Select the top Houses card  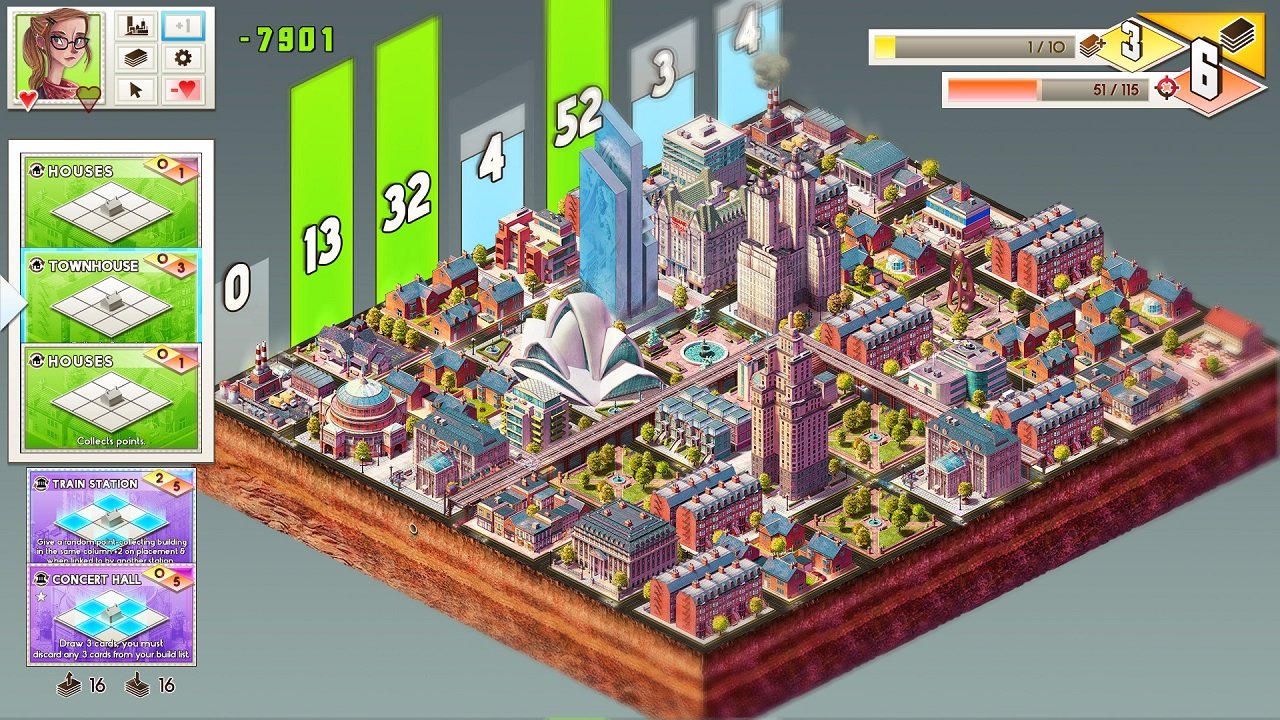pos(110,200)
